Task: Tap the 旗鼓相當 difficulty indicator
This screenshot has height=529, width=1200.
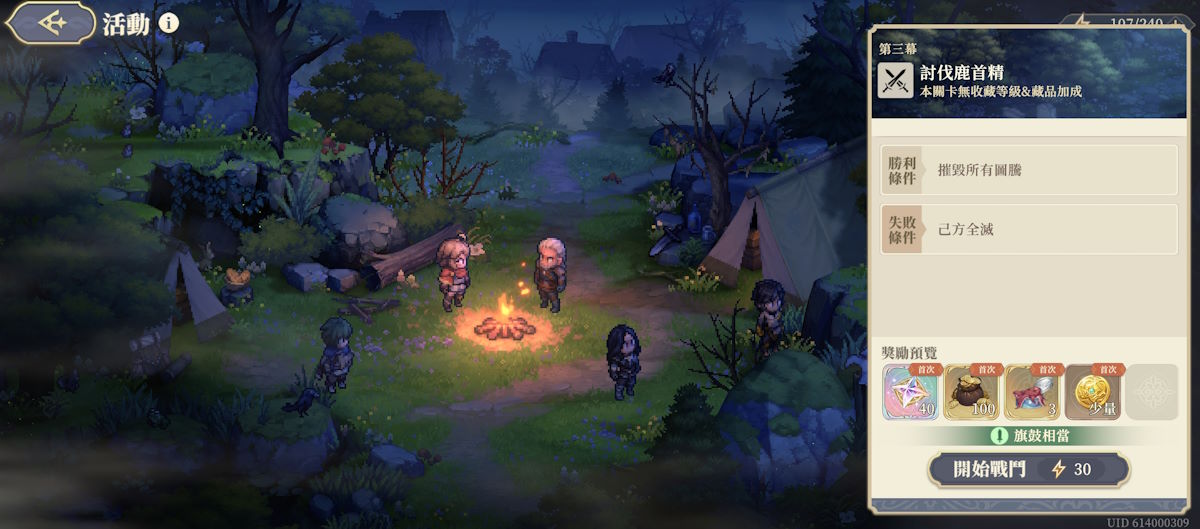Action: (x=1029, y=435)
